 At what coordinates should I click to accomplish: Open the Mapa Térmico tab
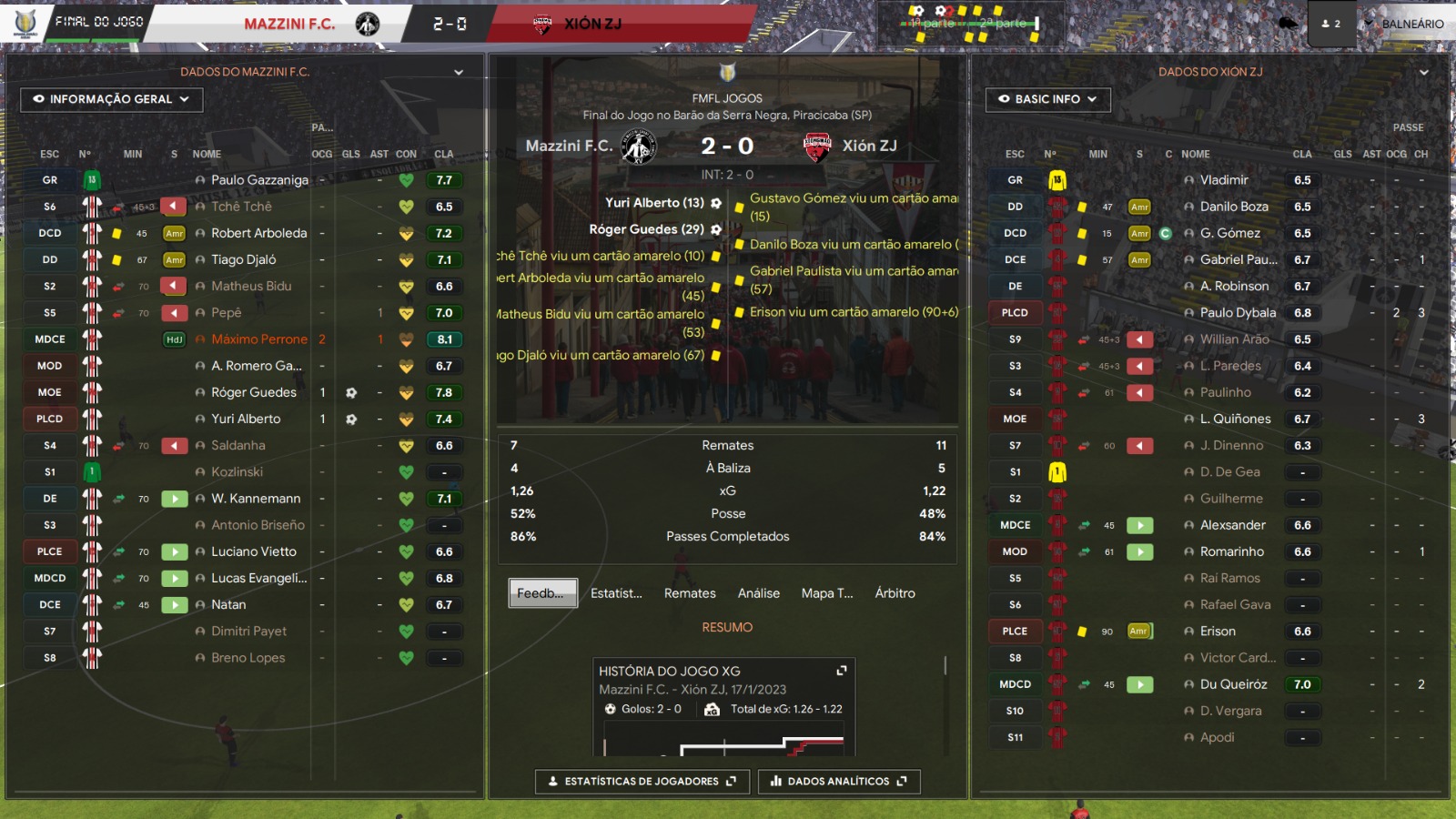tap(827, 593)
